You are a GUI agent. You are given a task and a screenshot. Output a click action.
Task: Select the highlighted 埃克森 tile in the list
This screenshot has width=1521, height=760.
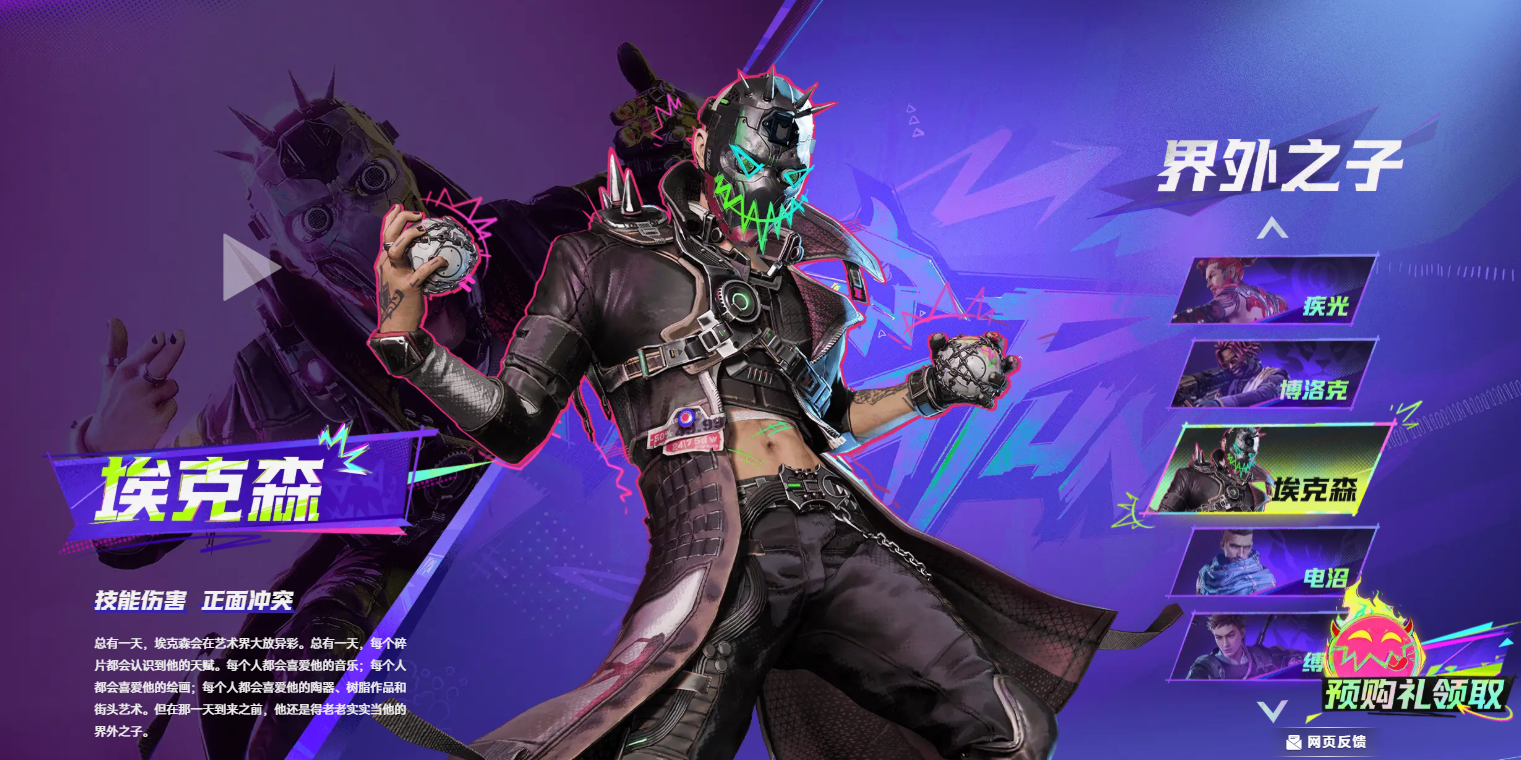pyautogui.click(x=1270, y=469)
